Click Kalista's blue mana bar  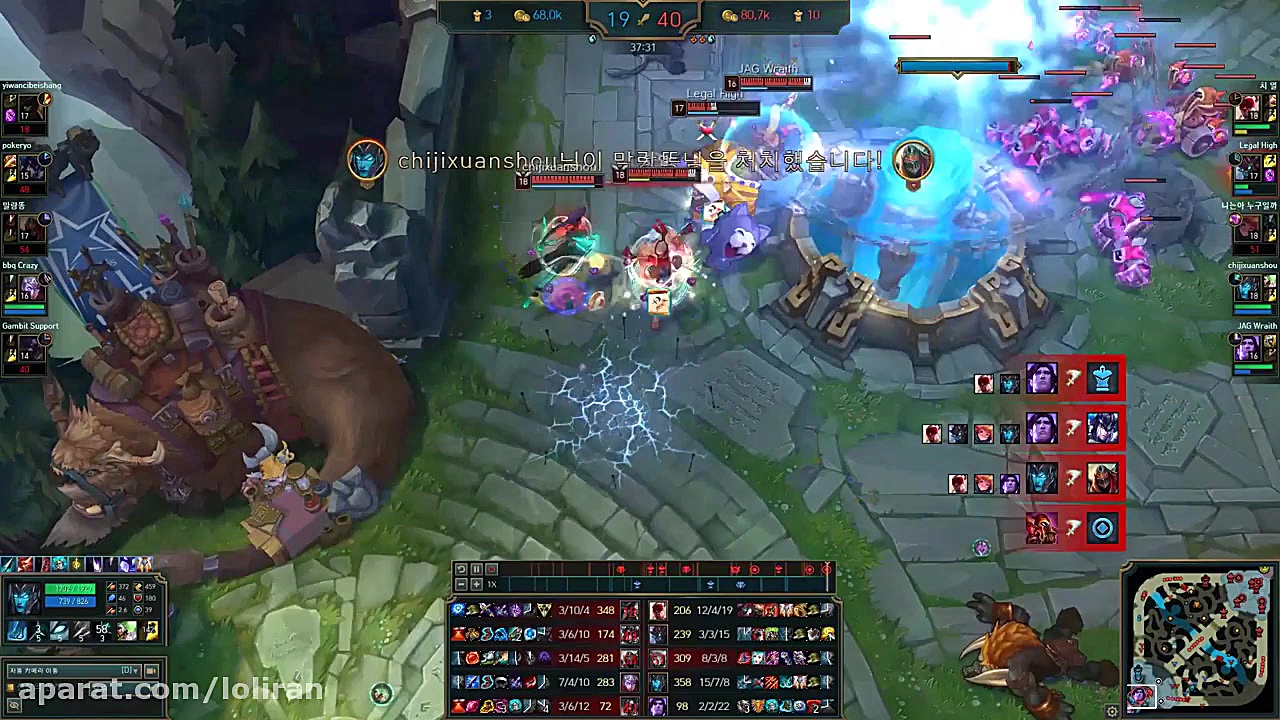[x=70, y=600]
